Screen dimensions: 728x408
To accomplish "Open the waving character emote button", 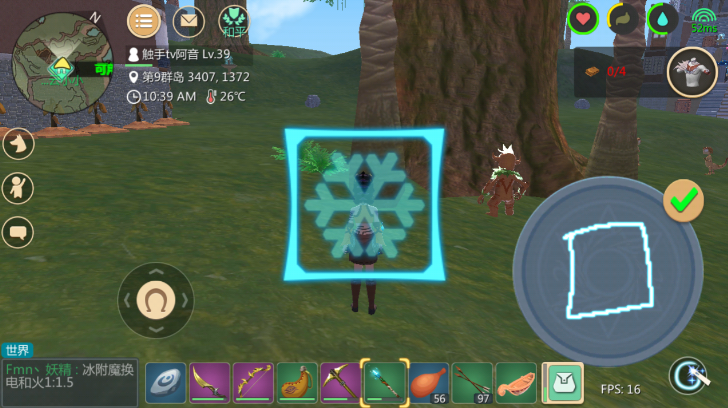I will point(18,188).
